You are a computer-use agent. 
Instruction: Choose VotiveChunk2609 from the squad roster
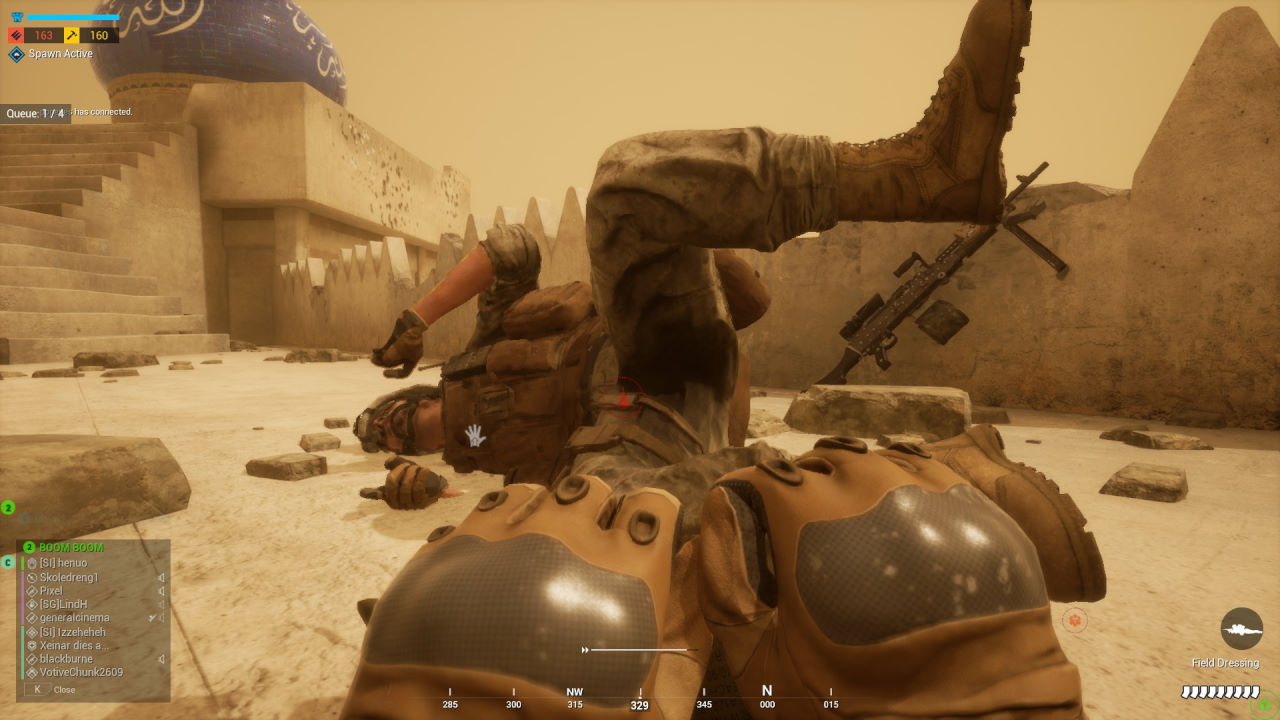click(81, 672)
